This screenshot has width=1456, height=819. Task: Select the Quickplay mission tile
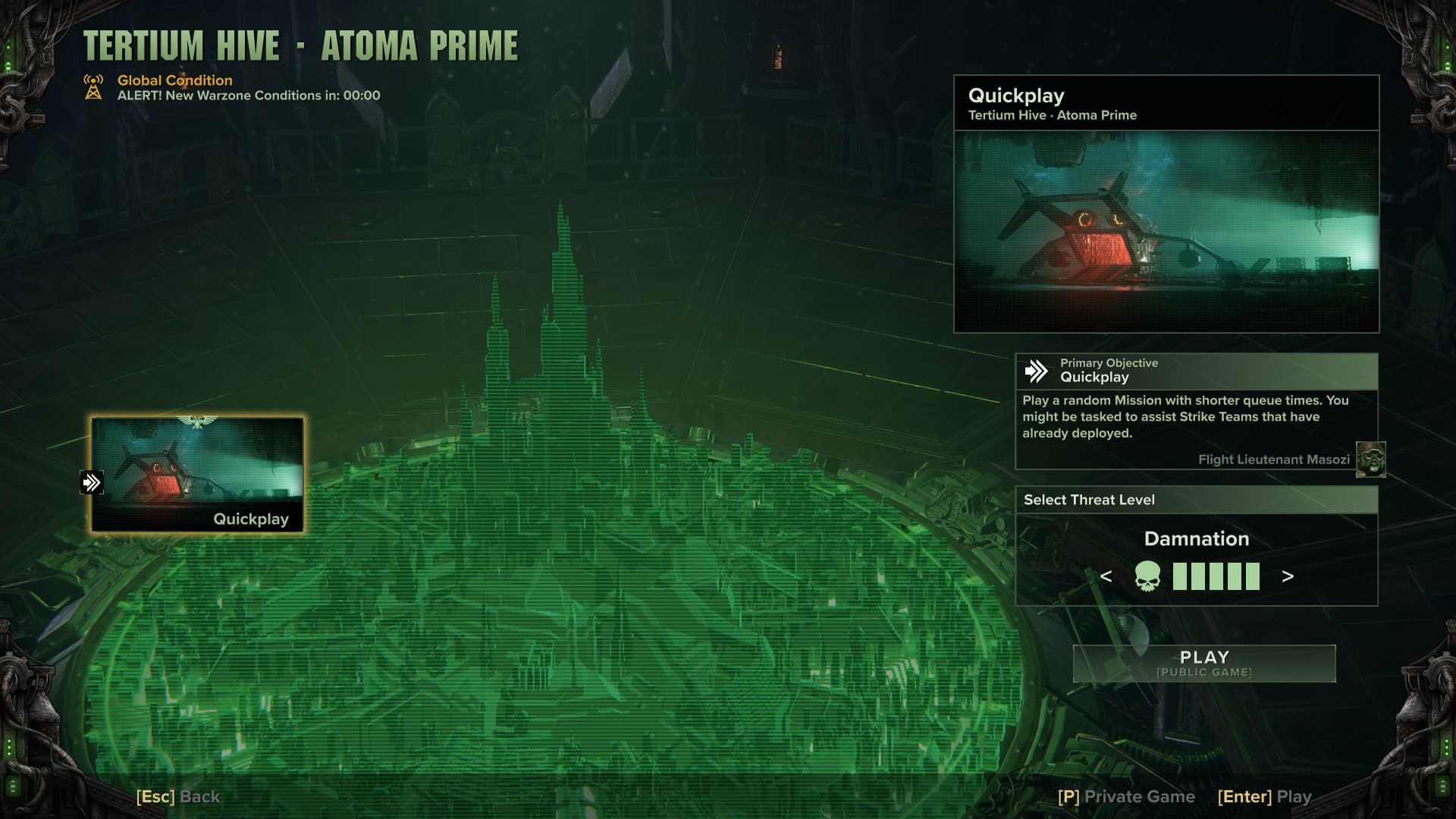pos(197,475)
